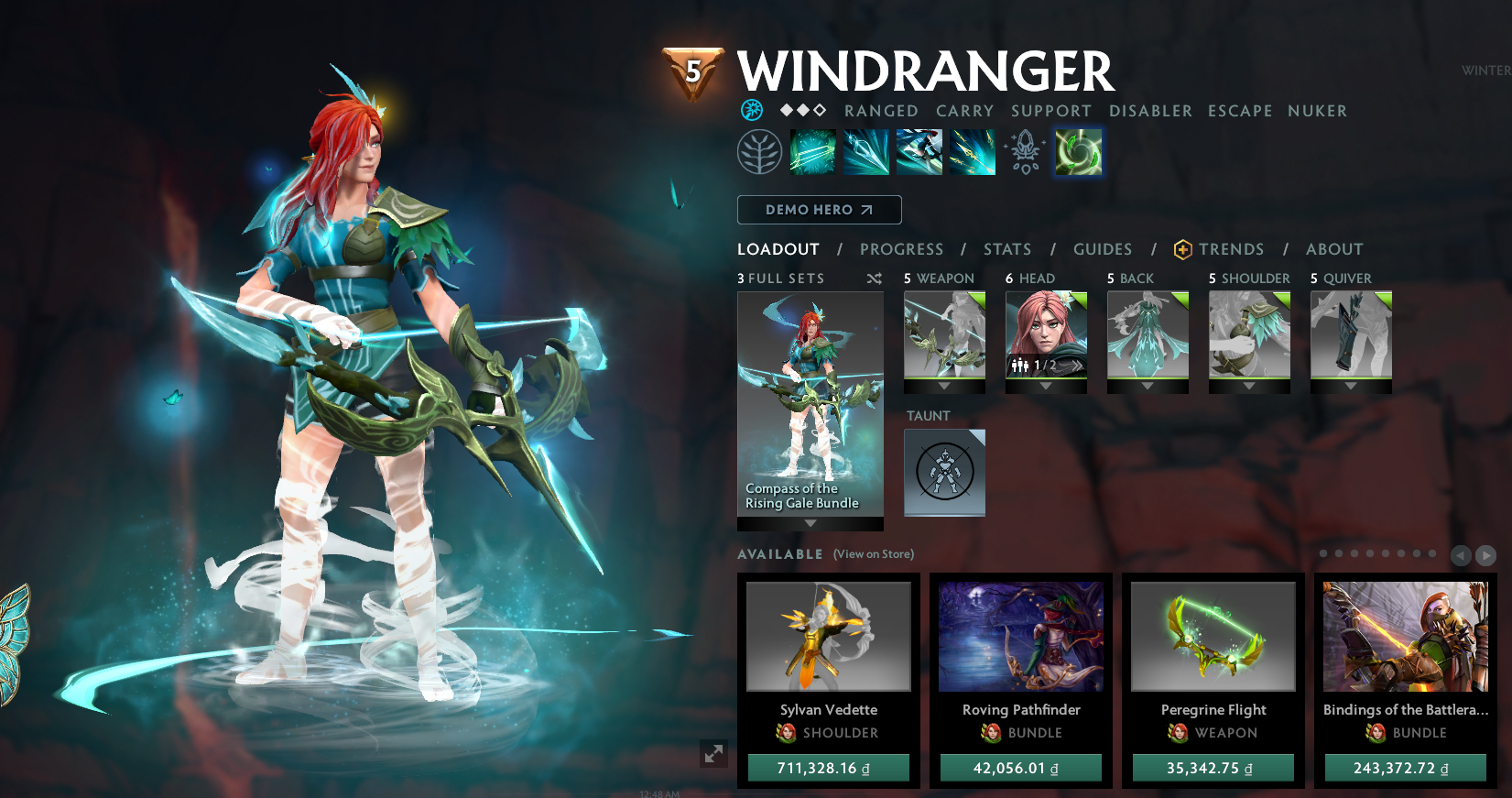
Task: Select the Compass of the Rising Gale Bundle thumbnail
Action: [x=810, y=403]
